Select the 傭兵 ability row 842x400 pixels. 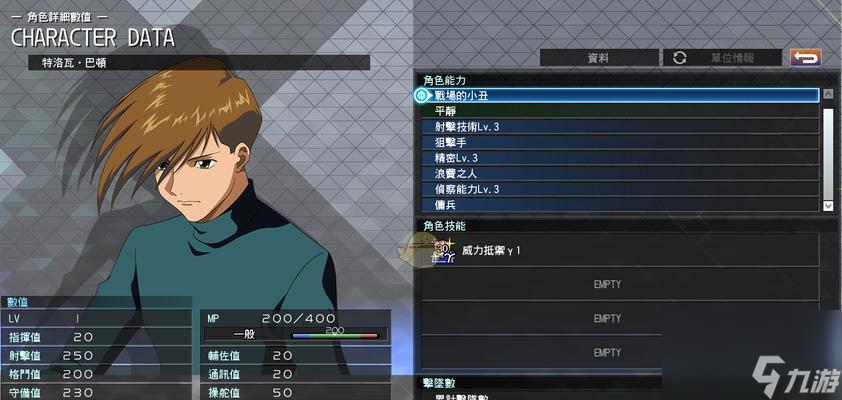[620, 205]
